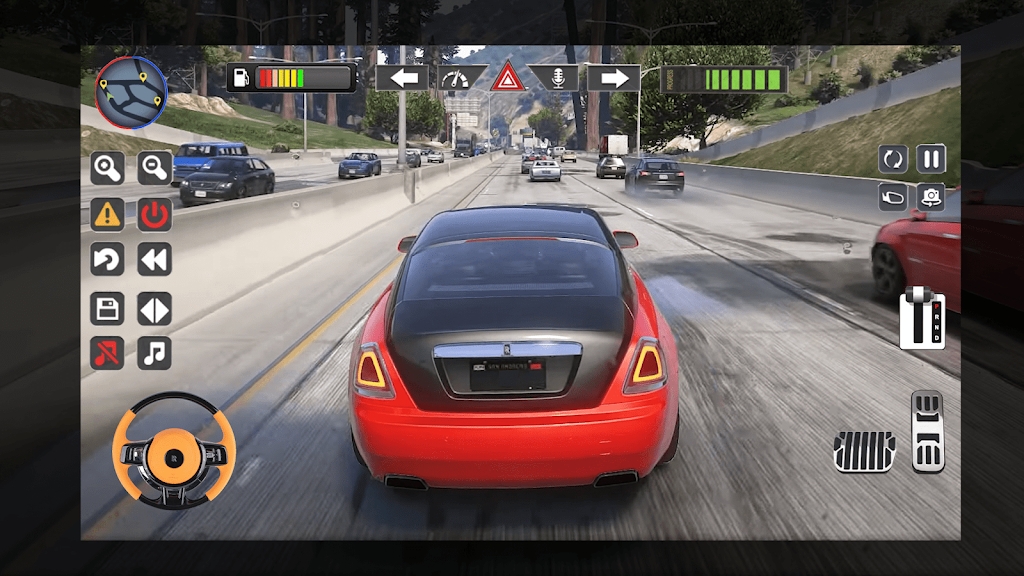This screenshot has height=576, width=1024.
Task: Activate the double-arrow rewind button
Action: coord(155,260)
